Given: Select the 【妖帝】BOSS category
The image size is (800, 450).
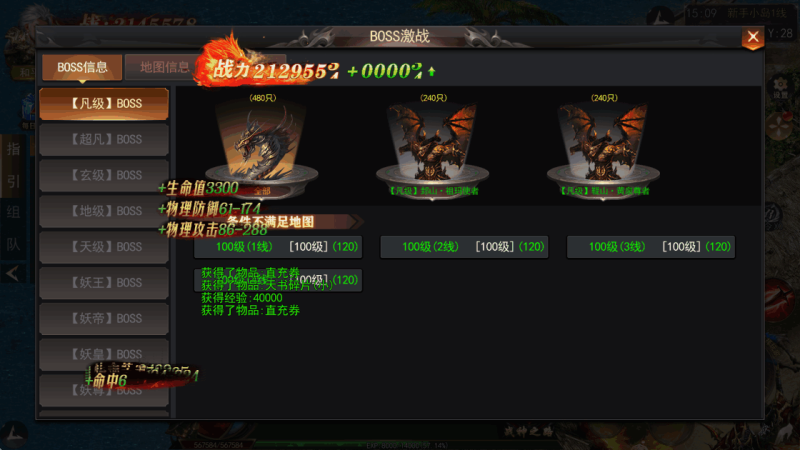Looking at the screenshot, I should 104,318.
